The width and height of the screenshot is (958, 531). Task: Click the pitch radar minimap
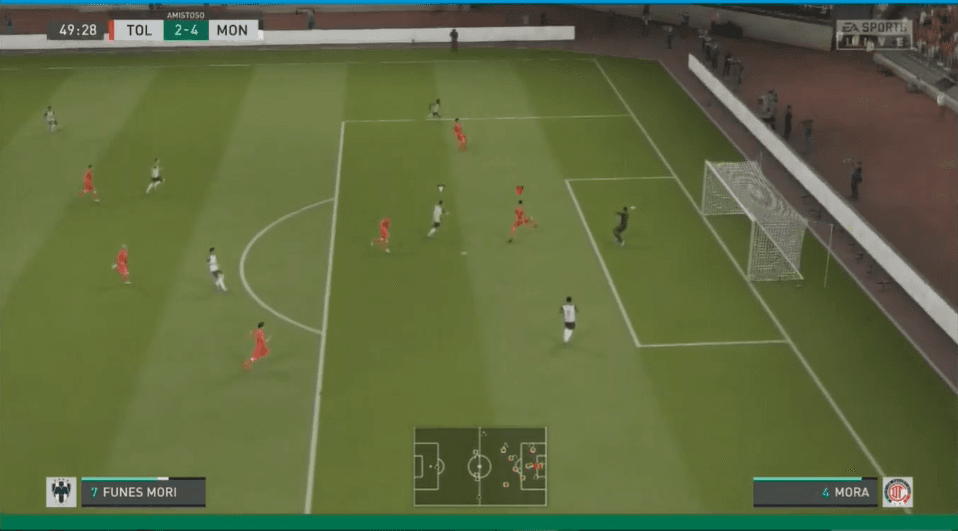(480, 466)
